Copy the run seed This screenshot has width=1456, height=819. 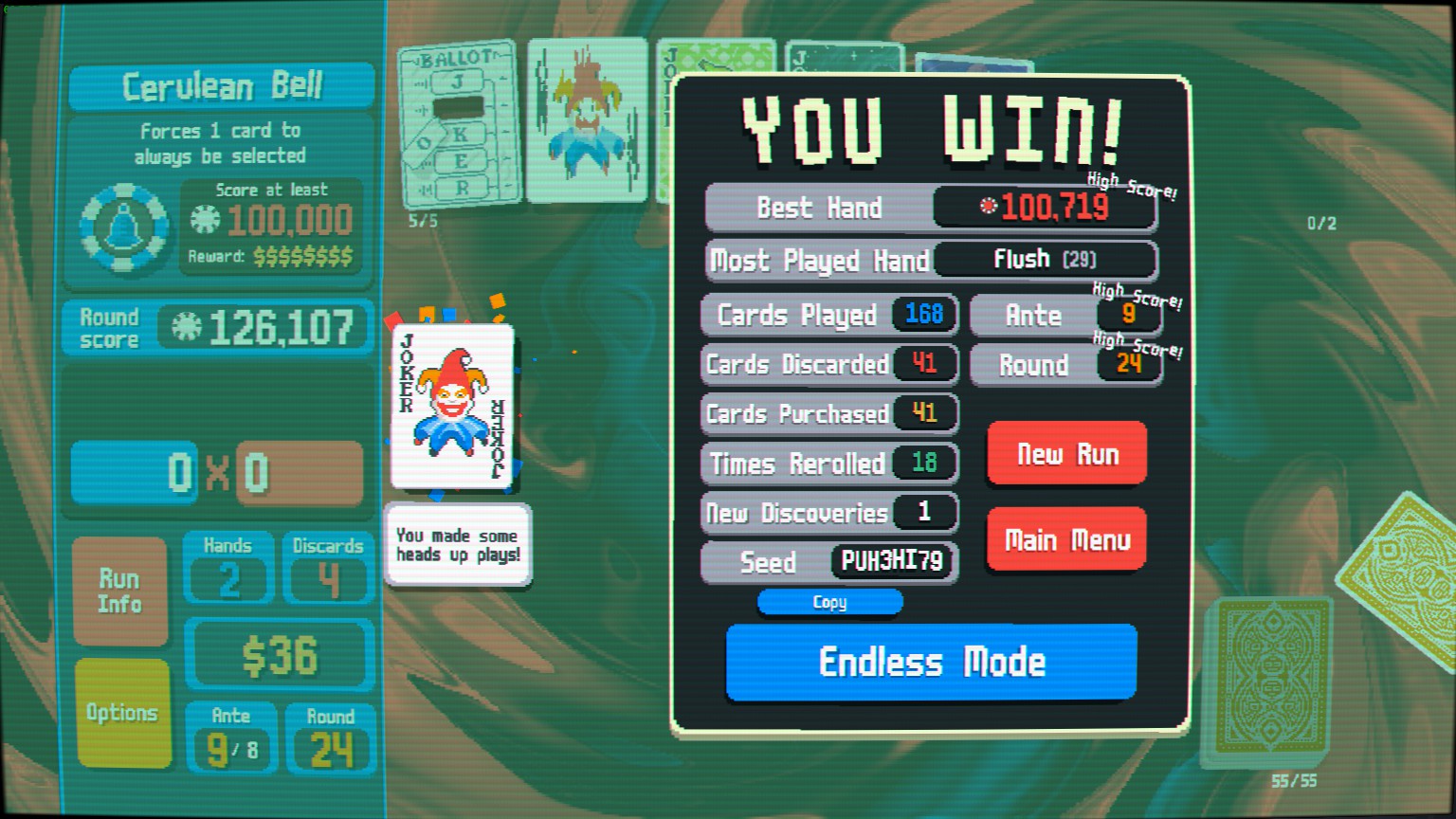(829, 602)
